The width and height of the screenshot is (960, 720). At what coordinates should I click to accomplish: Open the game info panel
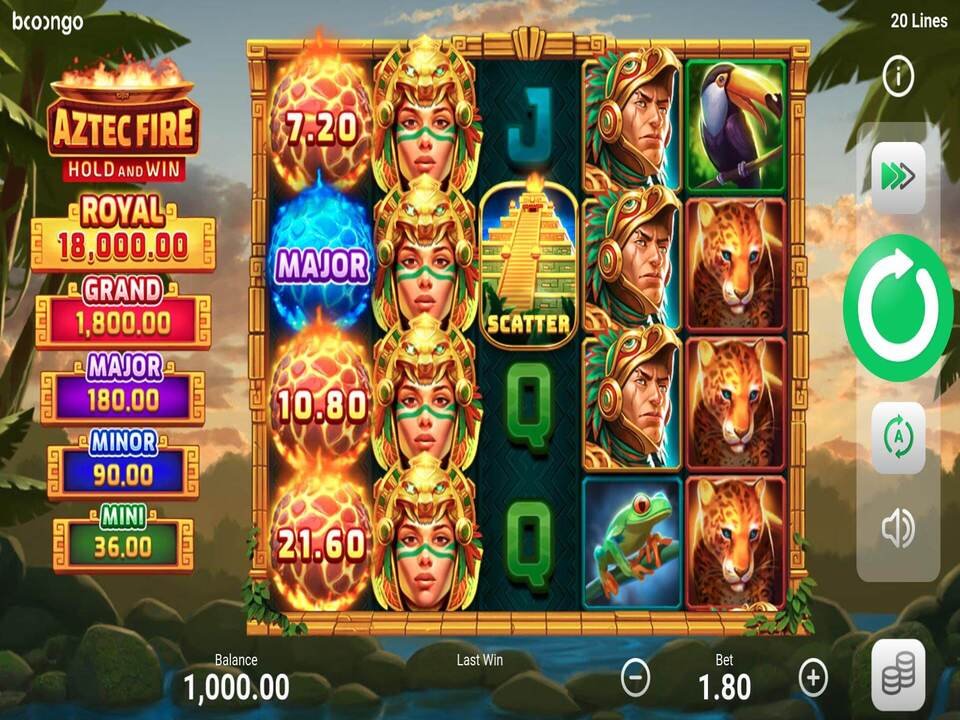(x=898, y=76)
